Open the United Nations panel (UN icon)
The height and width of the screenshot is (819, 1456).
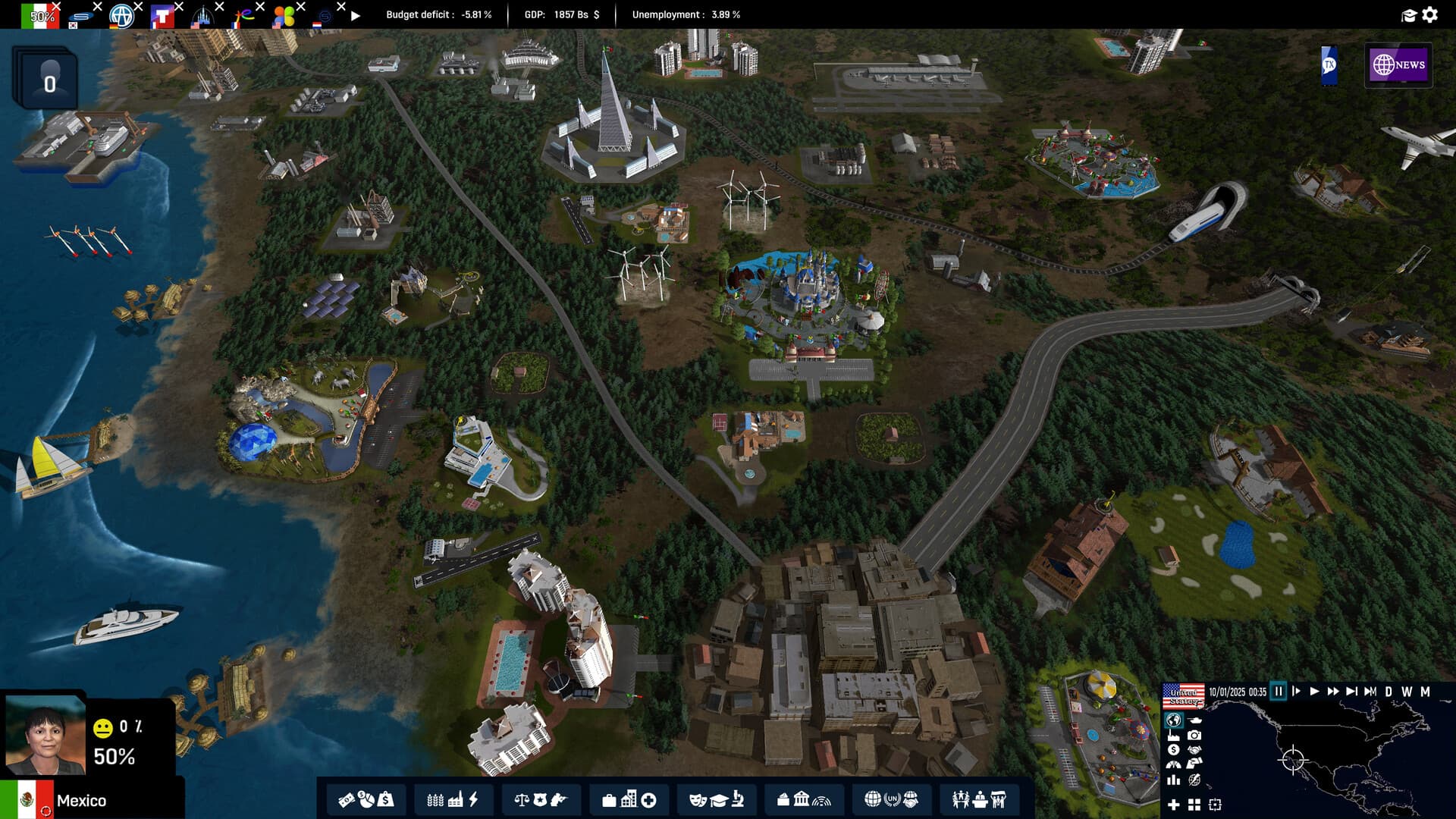[892, 799]
